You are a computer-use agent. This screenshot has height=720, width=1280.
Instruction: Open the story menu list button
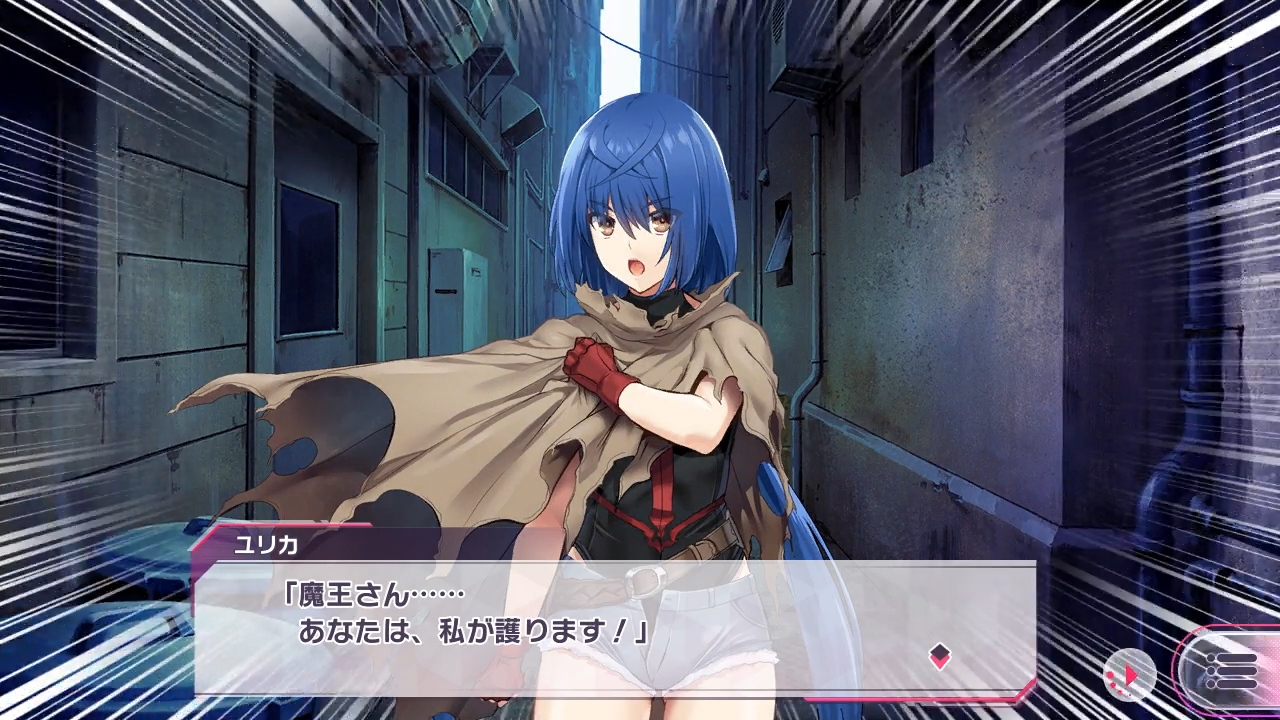1231,671
